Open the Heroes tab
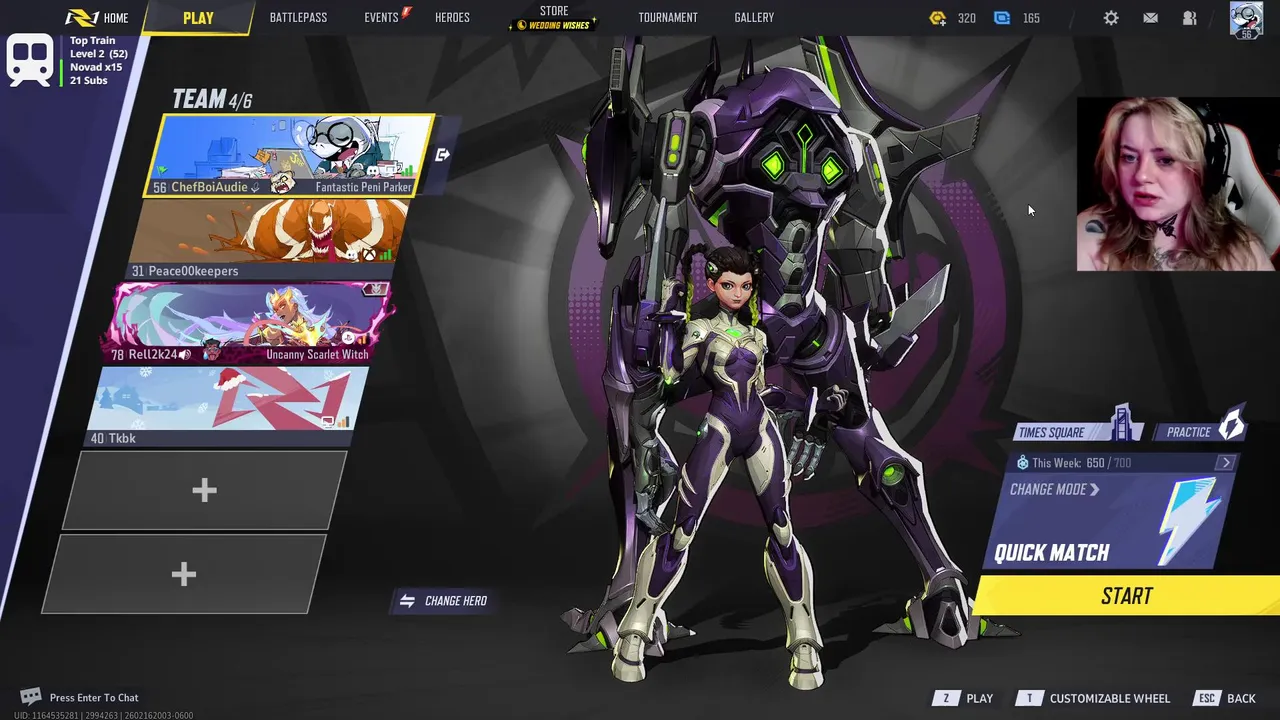 pyautogui.click(x=452, y=18)
